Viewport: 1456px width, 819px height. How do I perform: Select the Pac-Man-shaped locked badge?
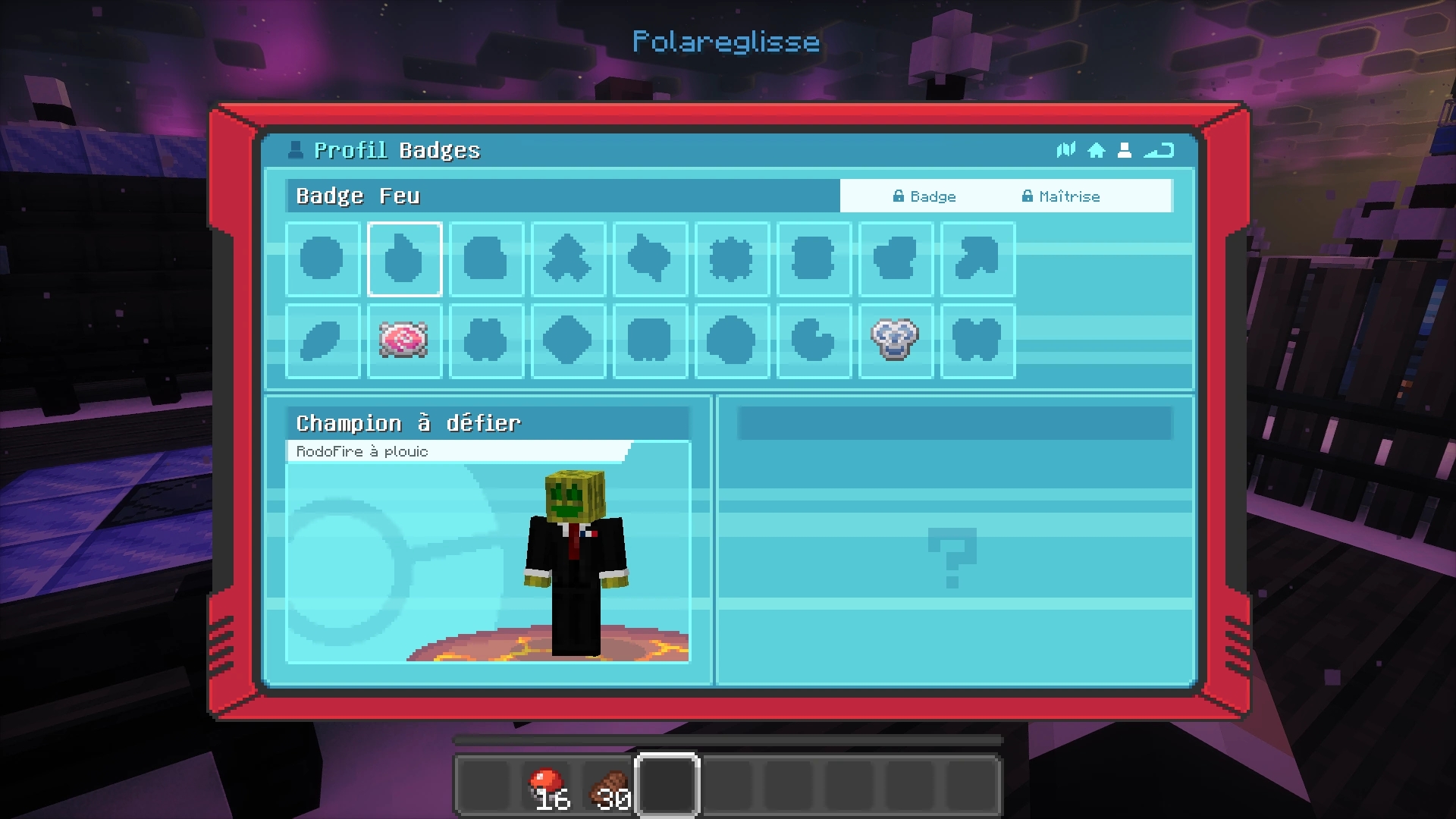(813, 340)
